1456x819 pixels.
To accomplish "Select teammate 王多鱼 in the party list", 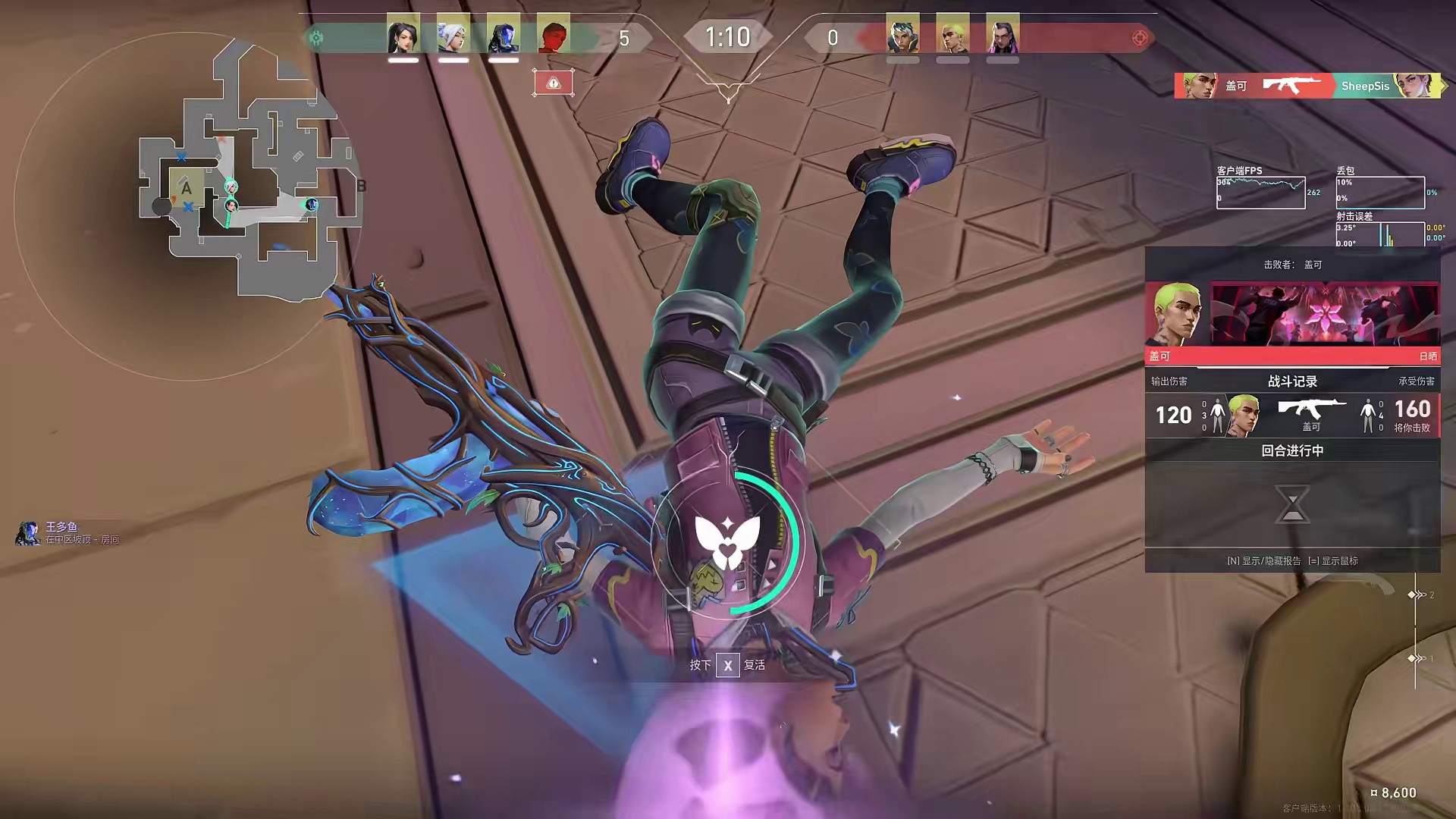I will coord(62,532).
